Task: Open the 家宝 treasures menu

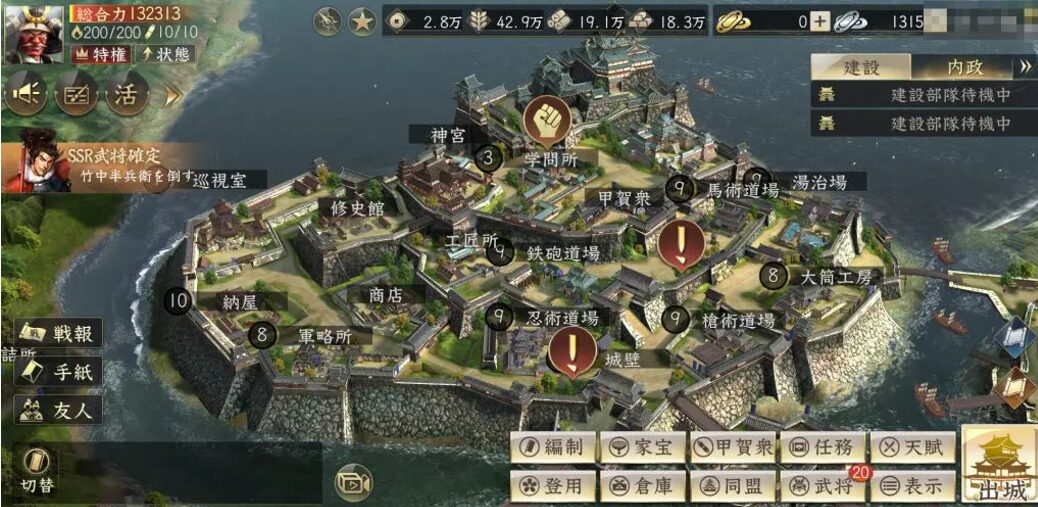Action: click(x=643, y=447)
